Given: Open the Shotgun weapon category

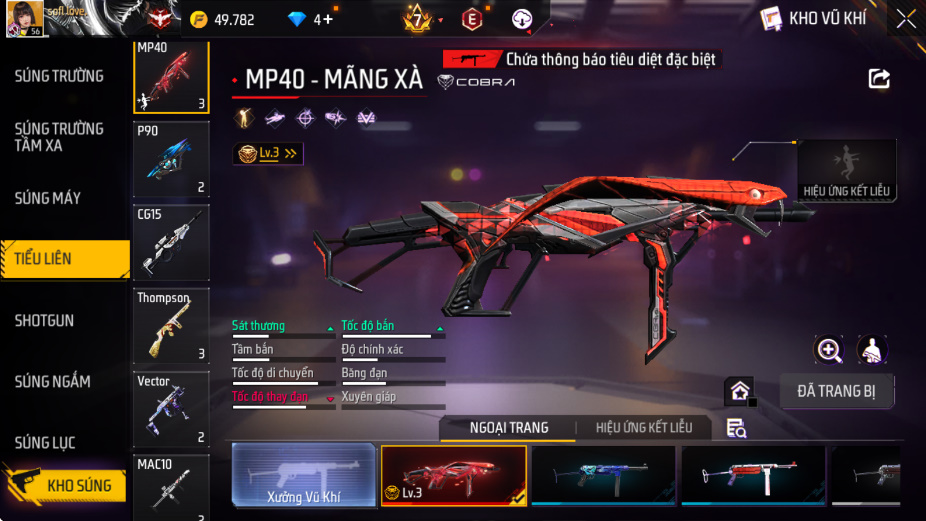Looking at the screenshot, I should pos(44,321).
